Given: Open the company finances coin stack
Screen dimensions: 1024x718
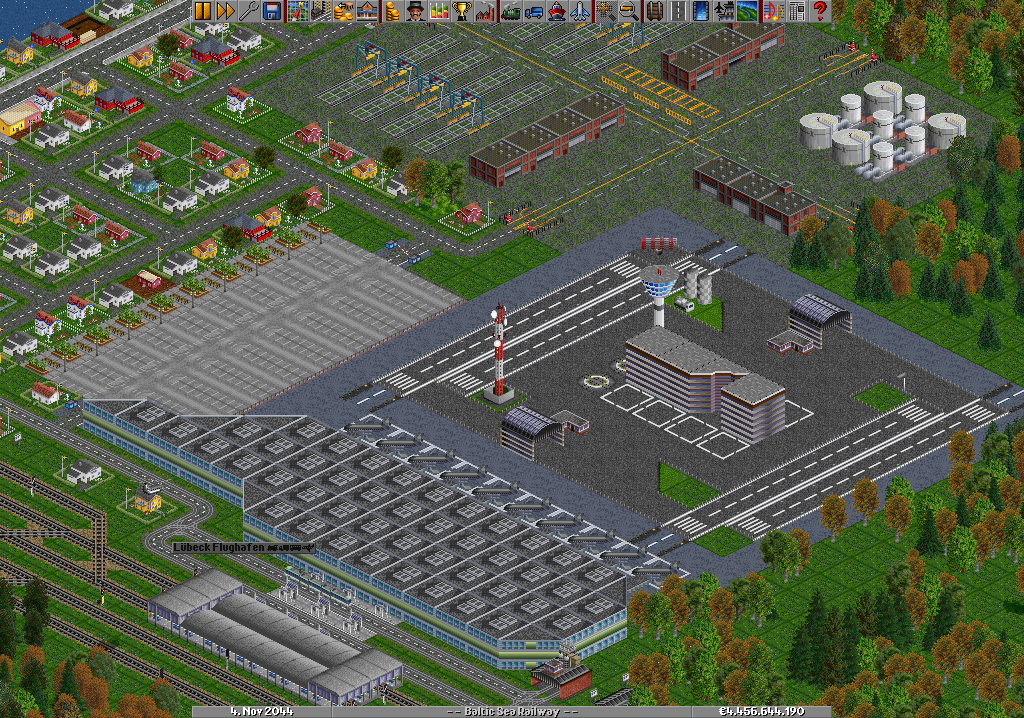Looking at the screenshot, I should coord(392,11).
